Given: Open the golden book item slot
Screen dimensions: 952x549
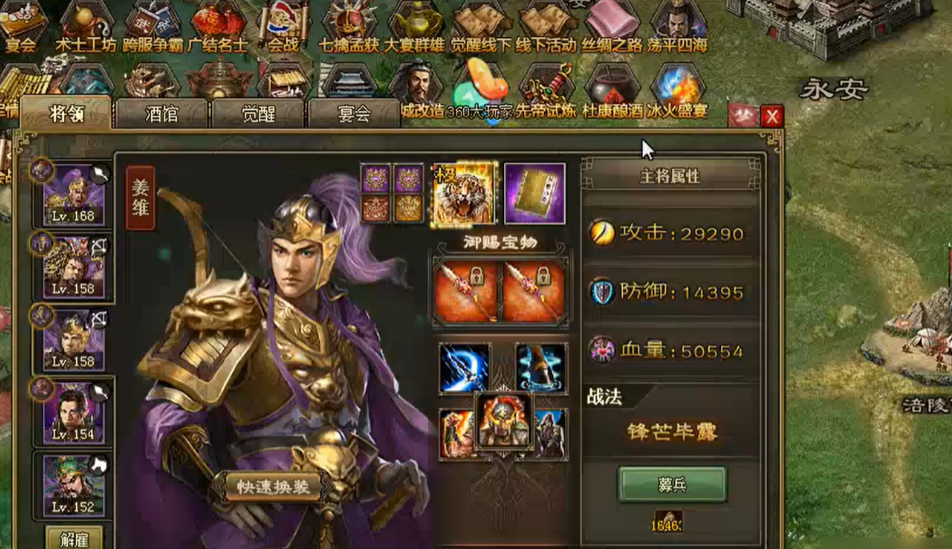Looking at the screenshot, I should 534,193.
